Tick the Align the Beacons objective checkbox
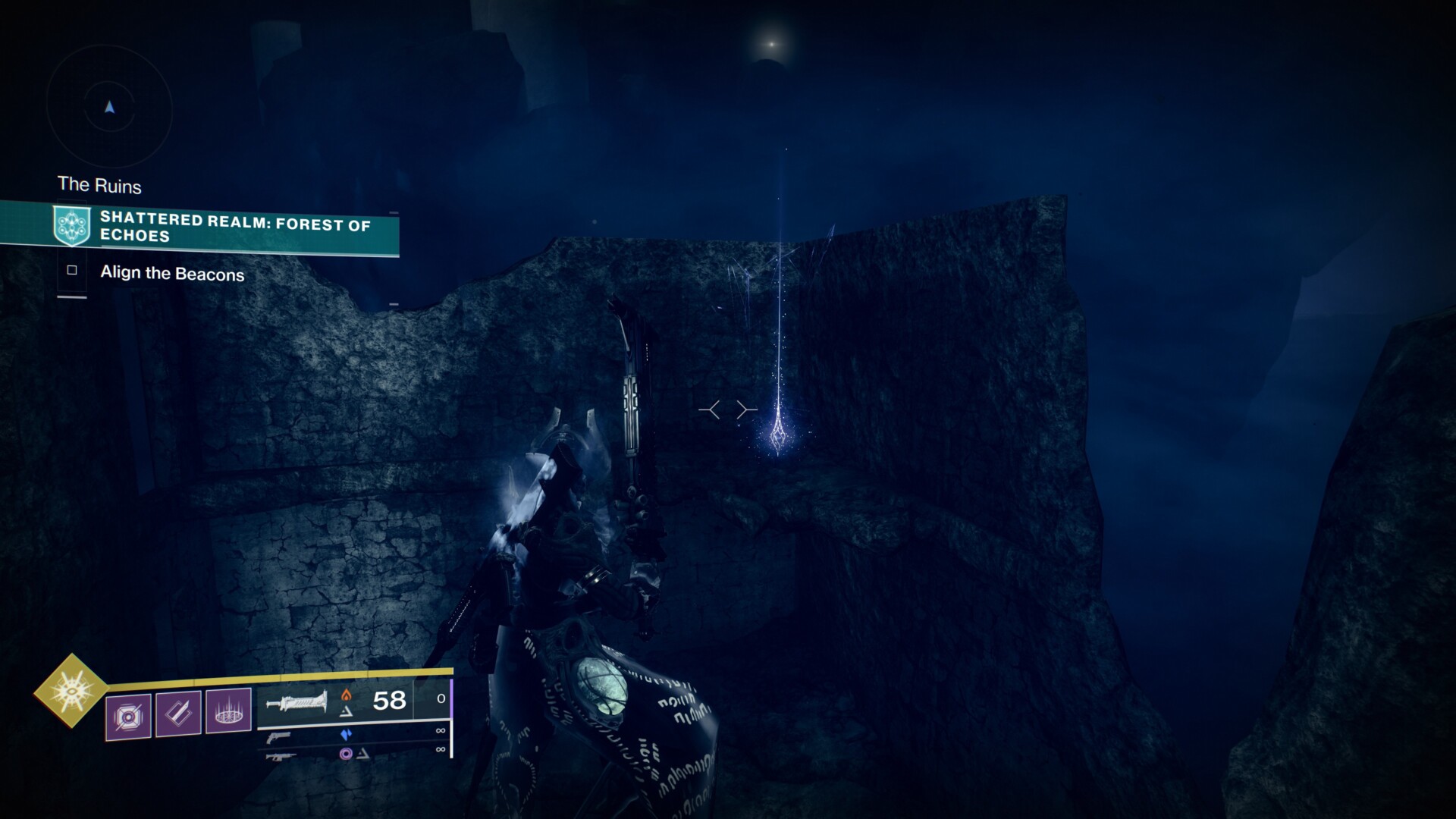 72,271
